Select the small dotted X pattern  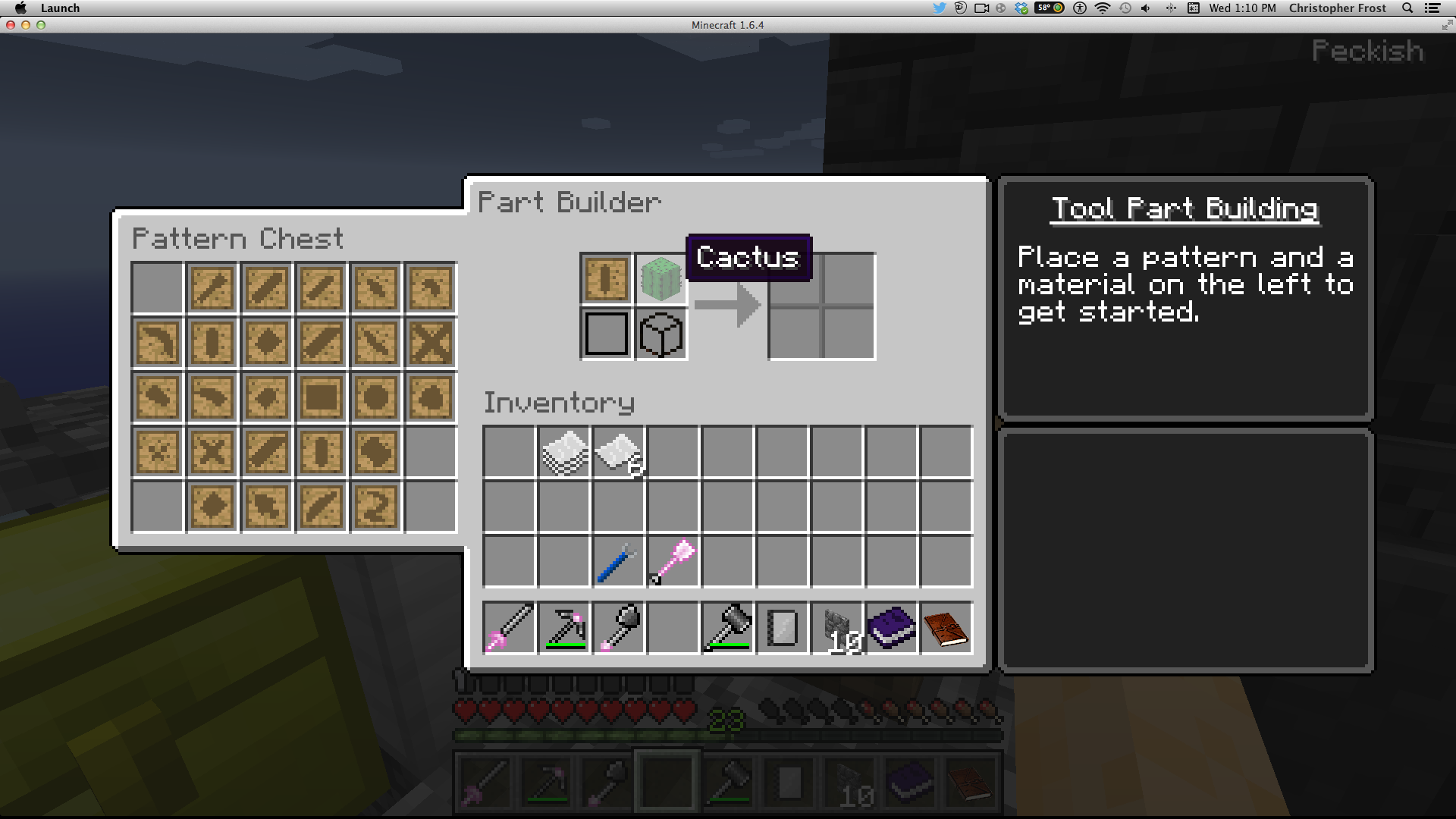coord(157,451)
